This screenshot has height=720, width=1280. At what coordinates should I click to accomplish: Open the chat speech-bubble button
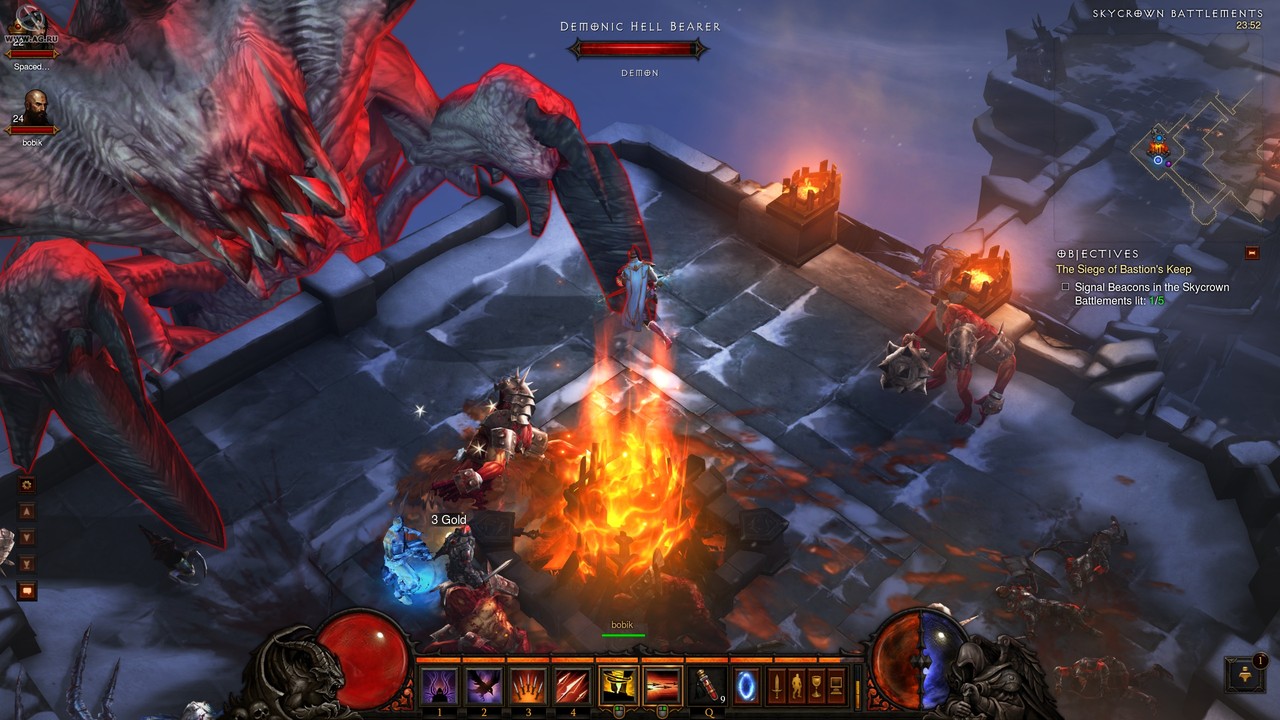point(27,591)
